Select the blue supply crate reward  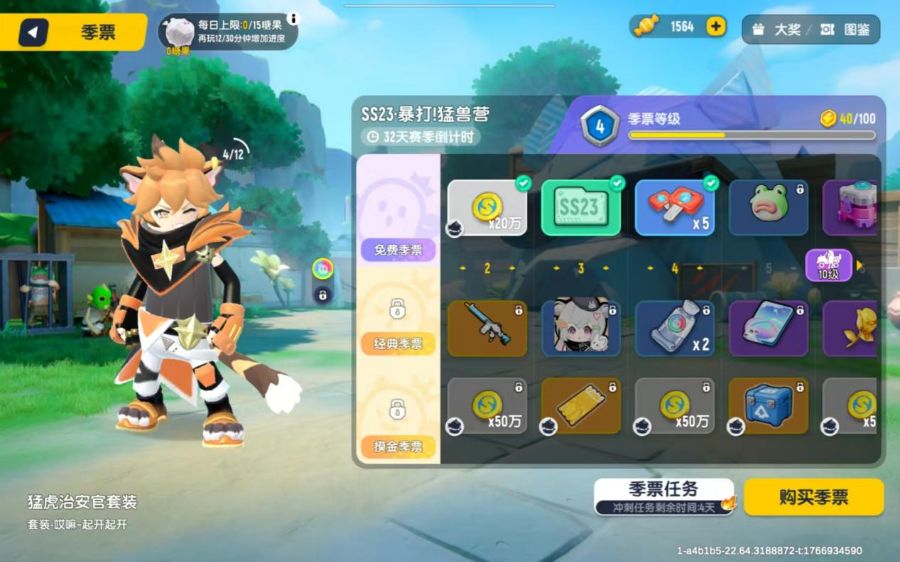tap(768, 406)
